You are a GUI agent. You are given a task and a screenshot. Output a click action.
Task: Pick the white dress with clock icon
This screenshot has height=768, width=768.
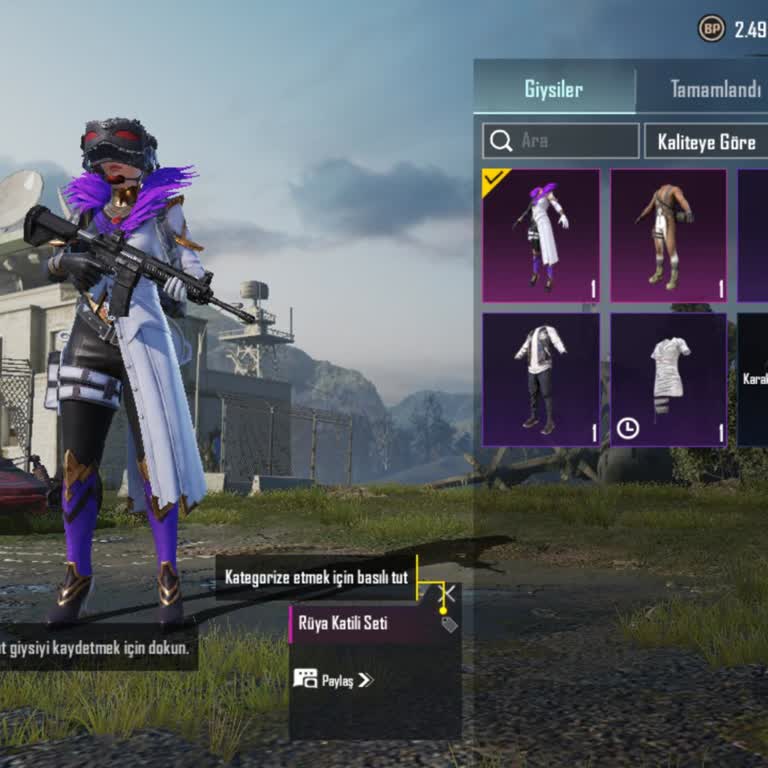coord(668,379)
